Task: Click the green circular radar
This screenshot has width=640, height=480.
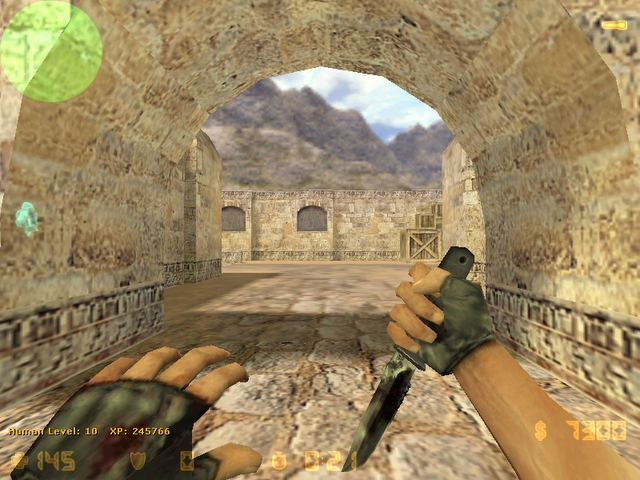Action: click(50, 50)
